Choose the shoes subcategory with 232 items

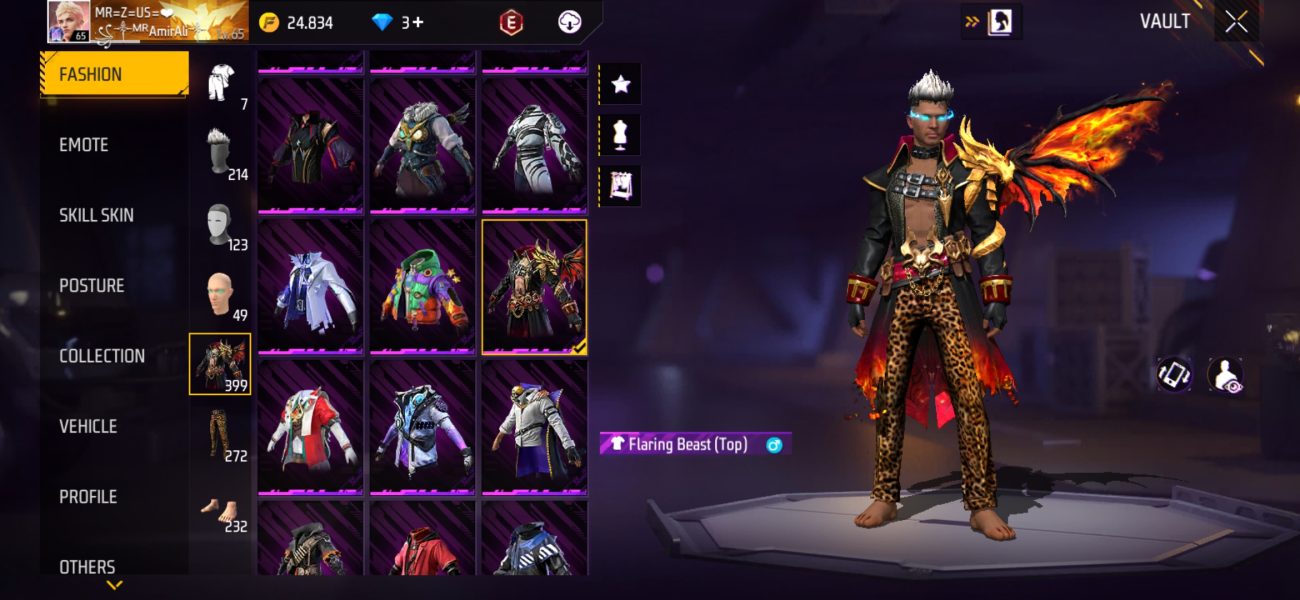(220, 507)
